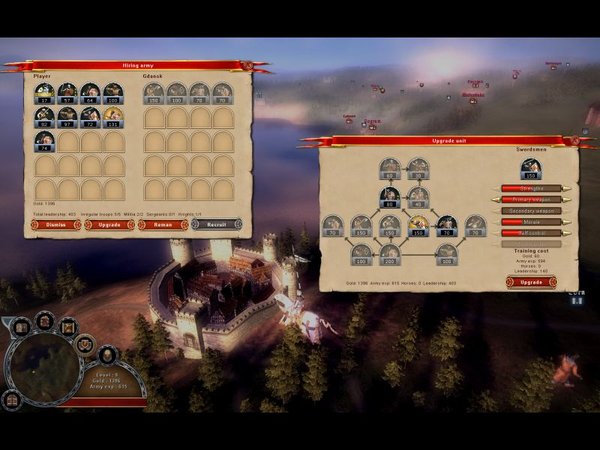Pick the Morale upgrade bar
The image size is (600, 450).
click(530, 222)
